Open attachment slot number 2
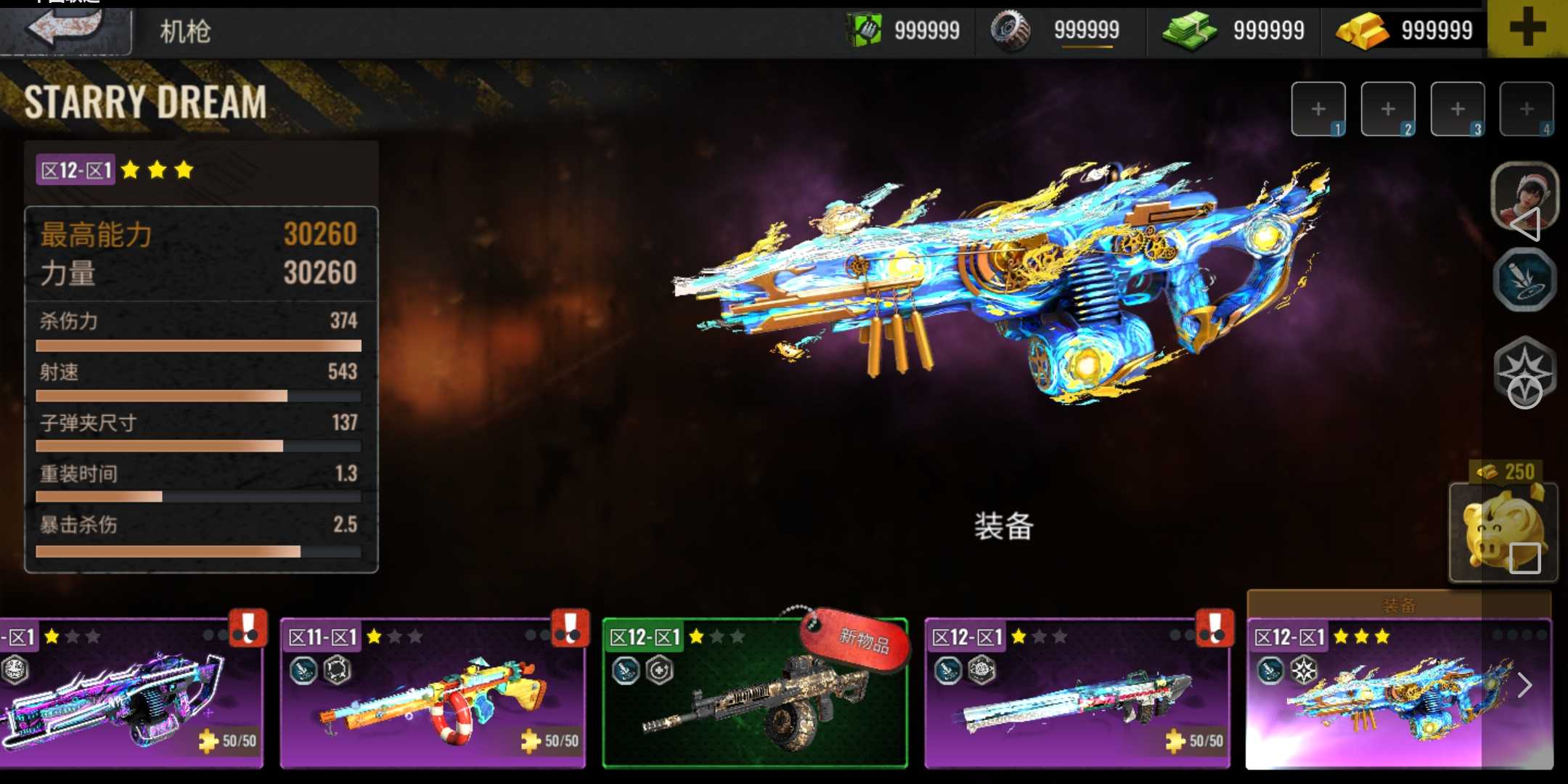The height and width of the screenshot is (784, 1568). coord(1388,110)
